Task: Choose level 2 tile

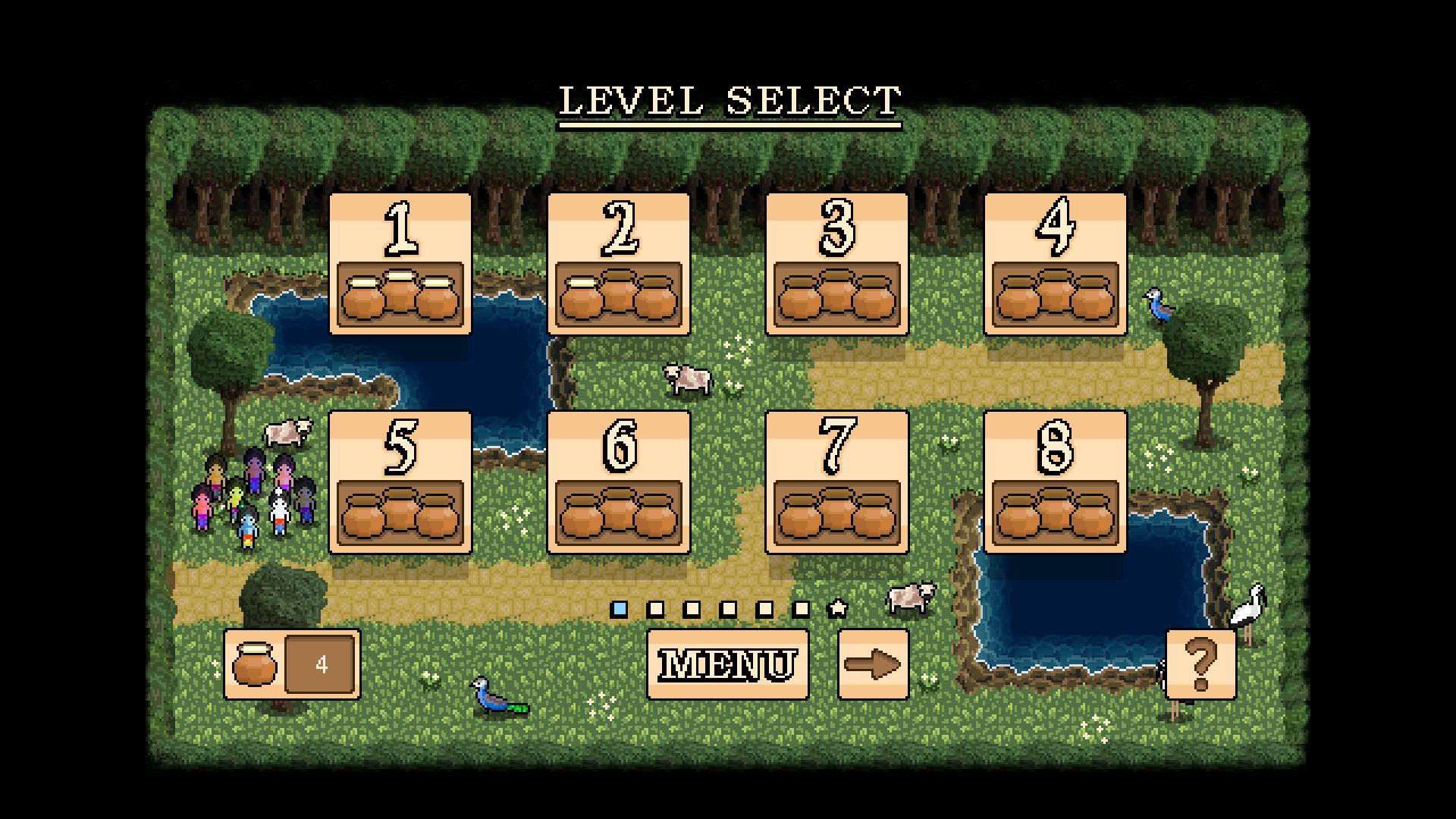Action: tap(618, 263)
